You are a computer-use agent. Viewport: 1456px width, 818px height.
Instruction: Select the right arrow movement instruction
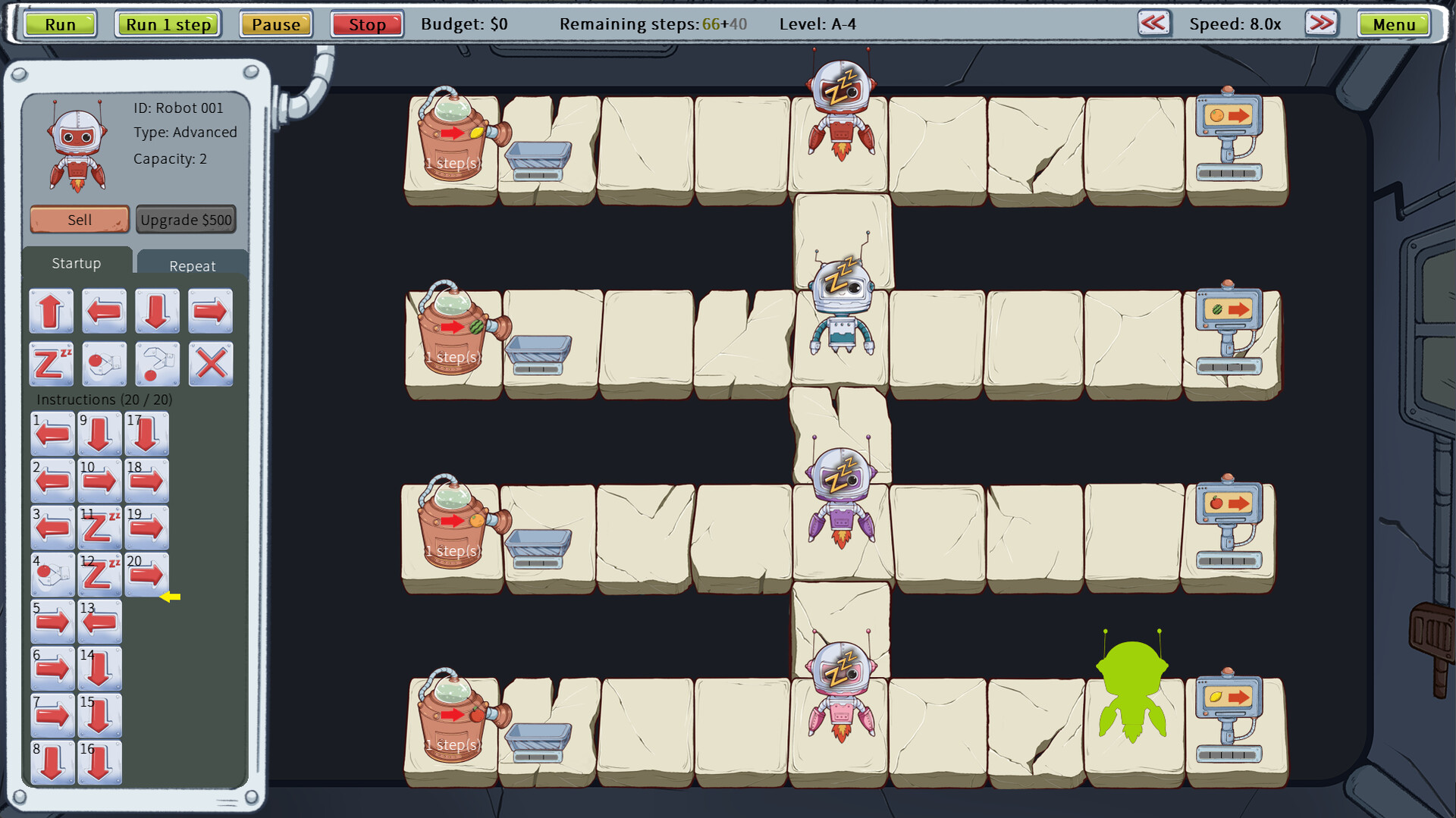[210, 311]
